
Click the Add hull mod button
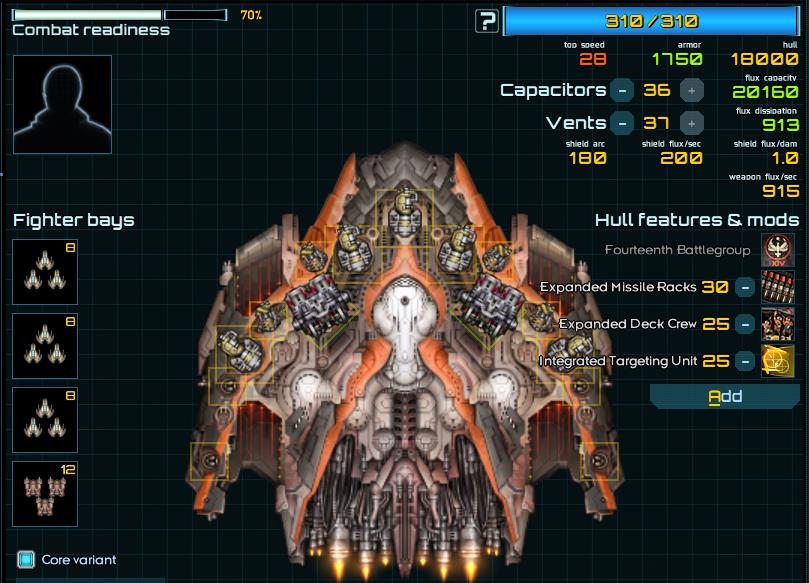(x=725, y=396)
